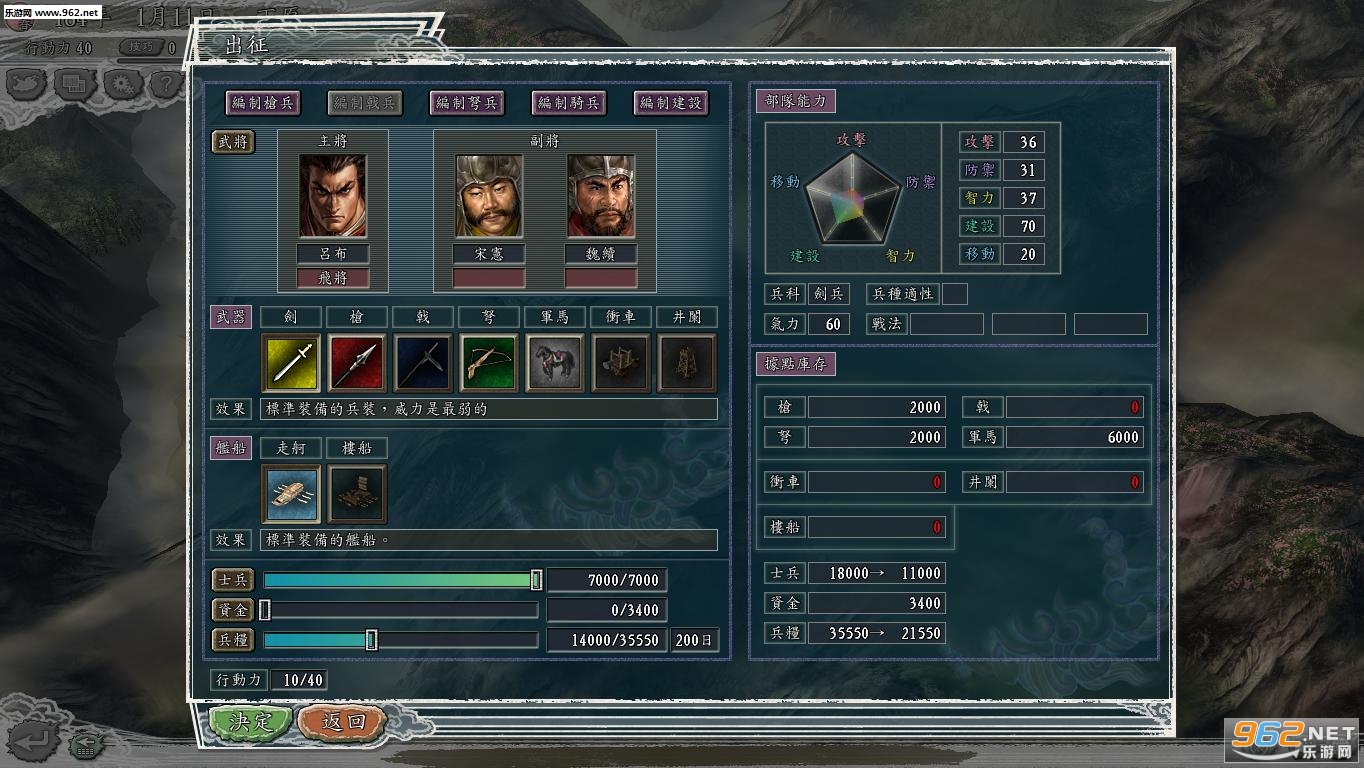
Task: Select the 樓船 tower ship icon
Action: pyautogui.click(x=357, y=493)
